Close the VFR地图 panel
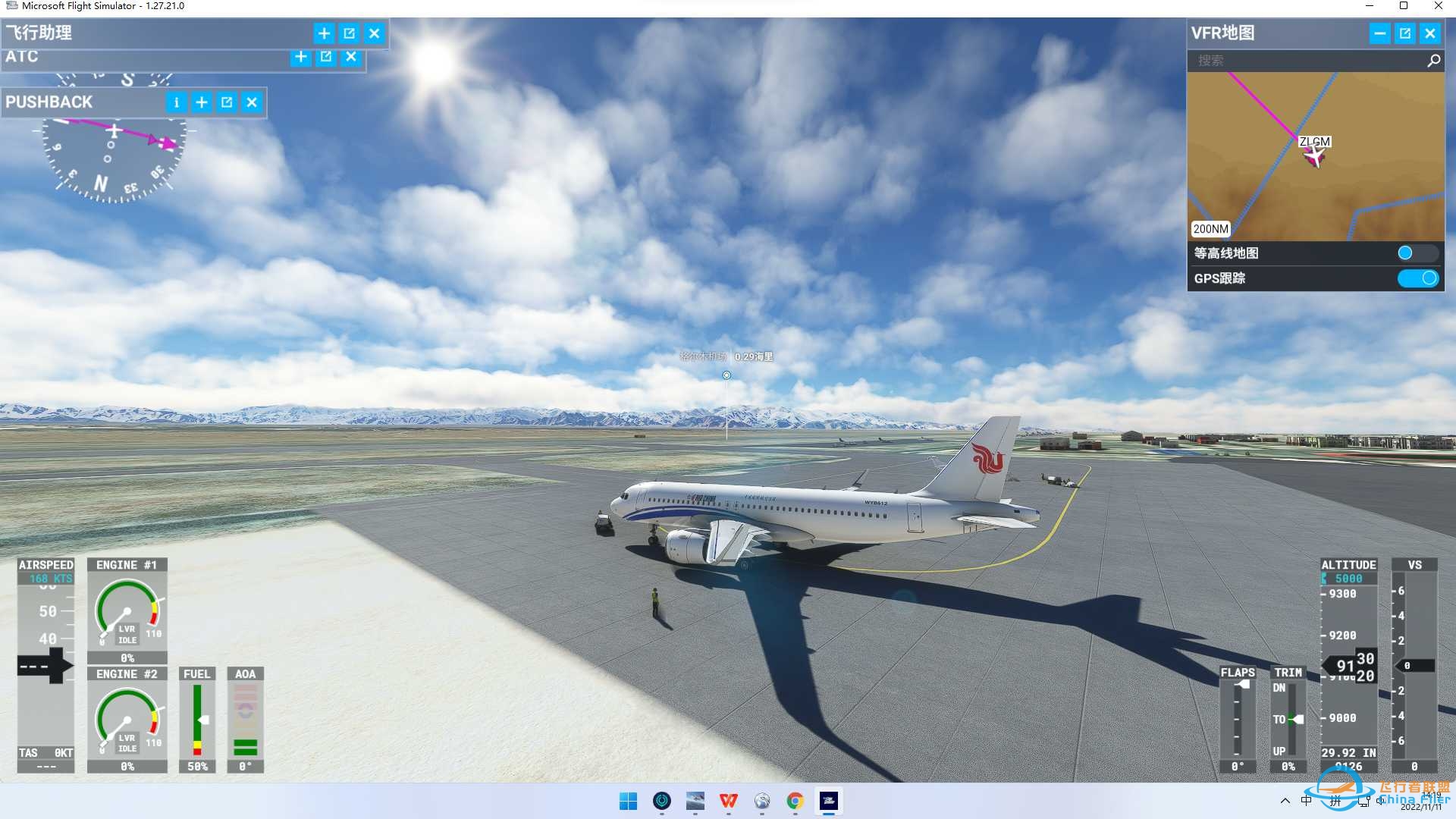Screen dimensions: 1456x819 click(x=1430, y=33)
